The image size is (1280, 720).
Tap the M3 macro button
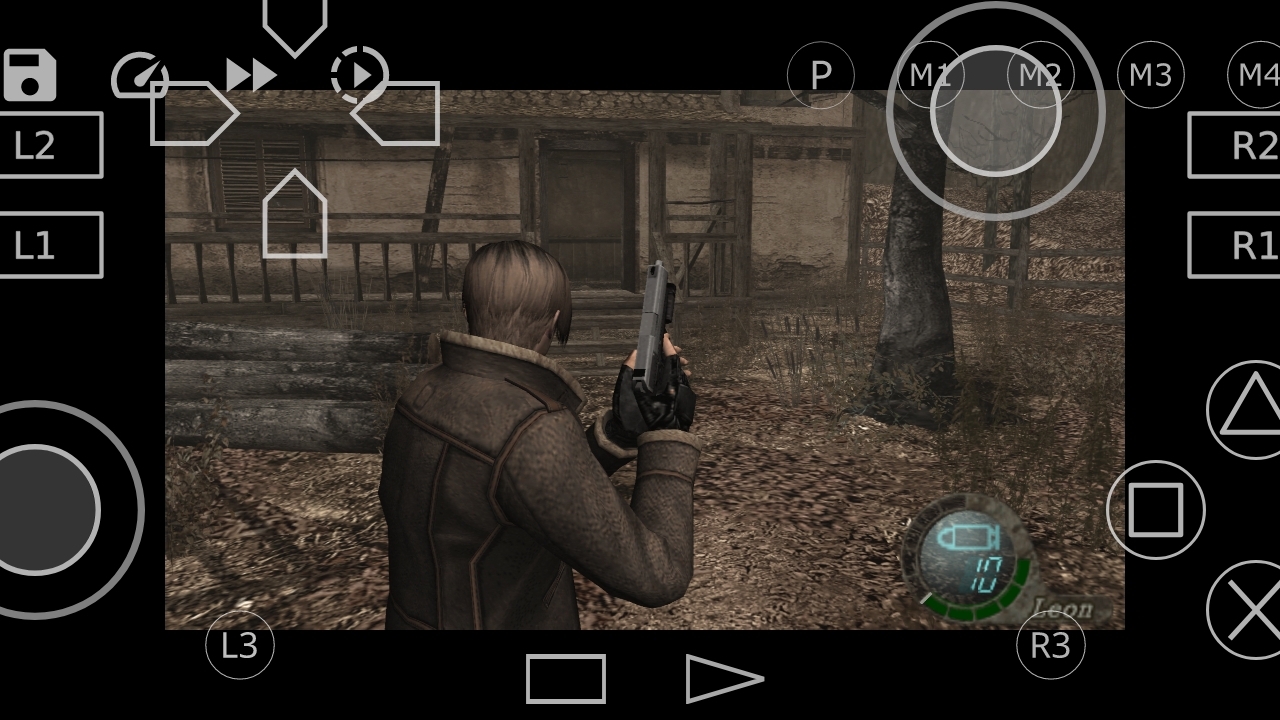[1150, 75]
